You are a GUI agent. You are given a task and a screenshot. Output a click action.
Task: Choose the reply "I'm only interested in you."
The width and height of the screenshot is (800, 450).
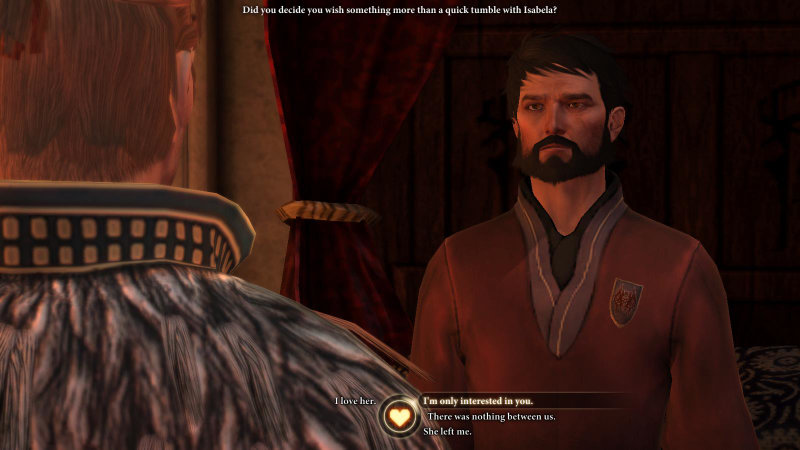click(x=477, y=401)
